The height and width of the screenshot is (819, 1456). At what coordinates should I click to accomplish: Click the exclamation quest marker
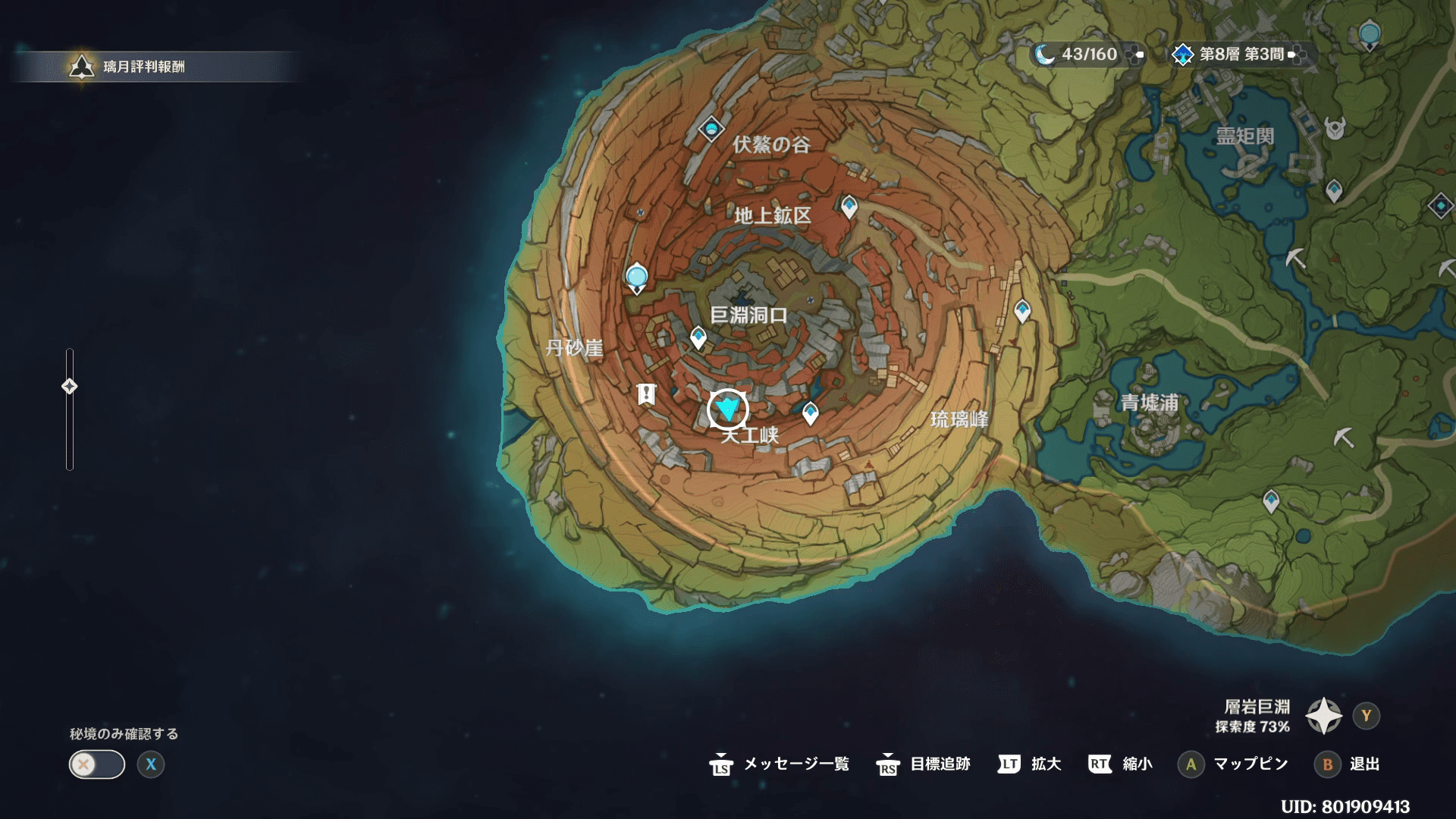[646, 394]
